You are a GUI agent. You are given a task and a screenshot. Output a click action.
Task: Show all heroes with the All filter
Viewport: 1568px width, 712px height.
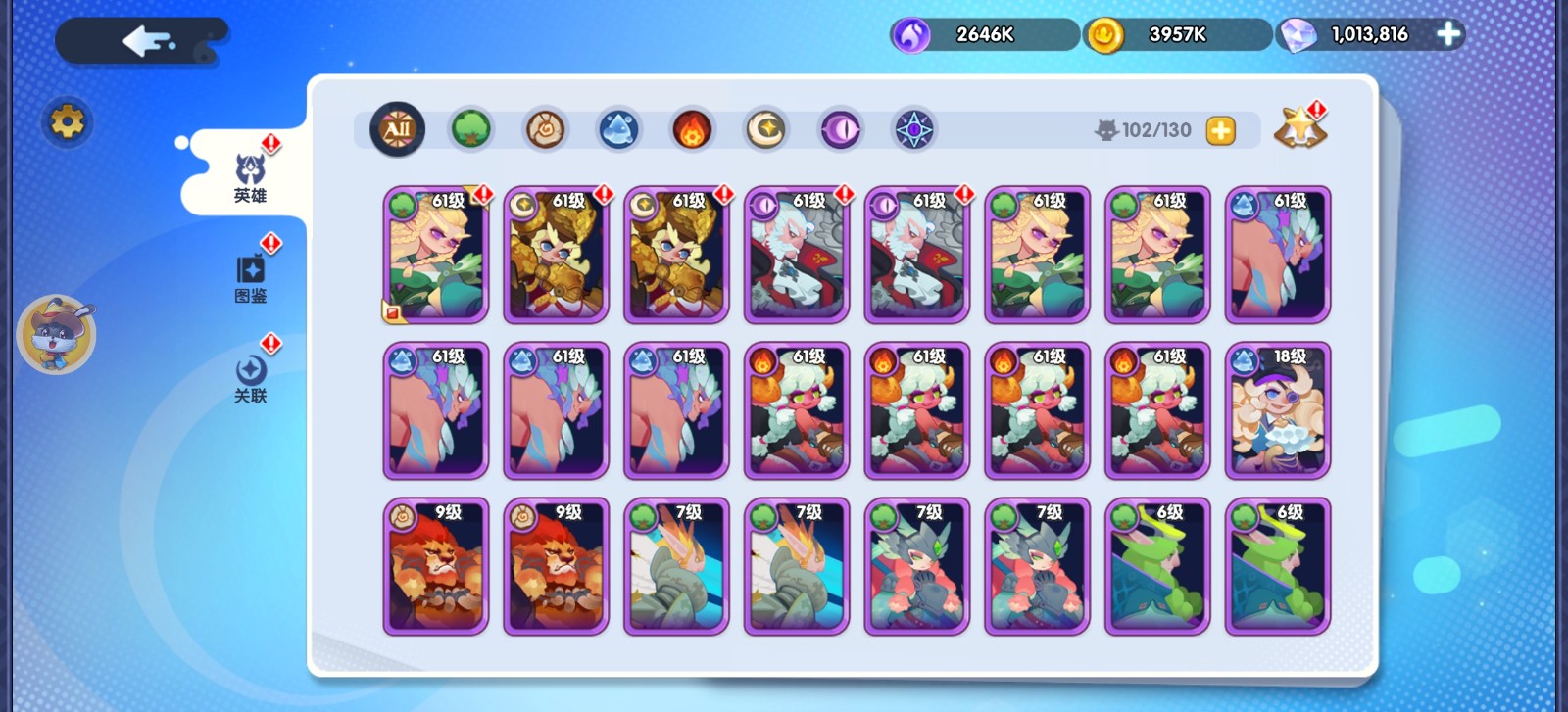397,129
